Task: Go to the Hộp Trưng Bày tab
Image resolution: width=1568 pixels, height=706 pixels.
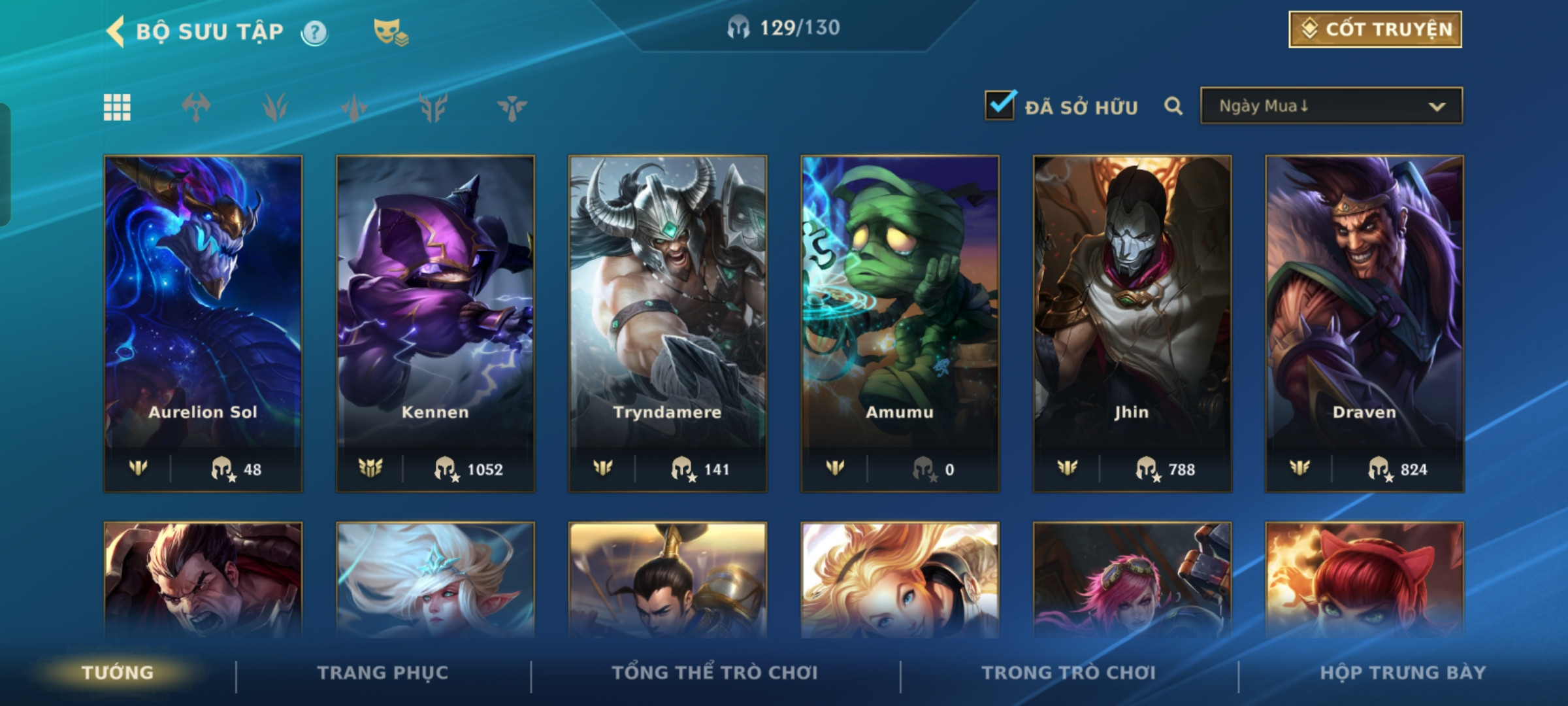Action: click(1403, 673)
